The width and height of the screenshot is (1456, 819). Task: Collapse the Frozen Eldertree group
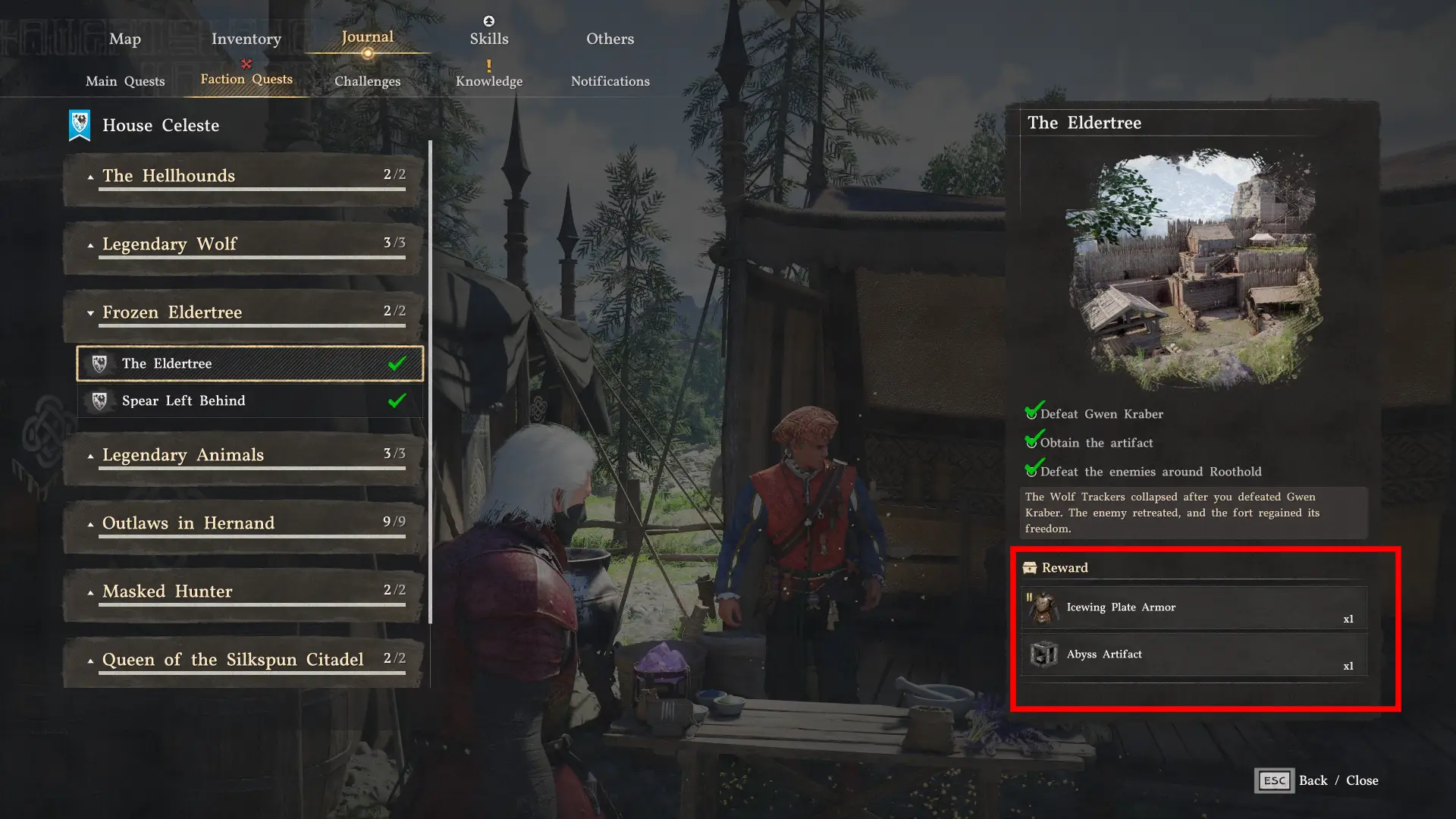243,313
